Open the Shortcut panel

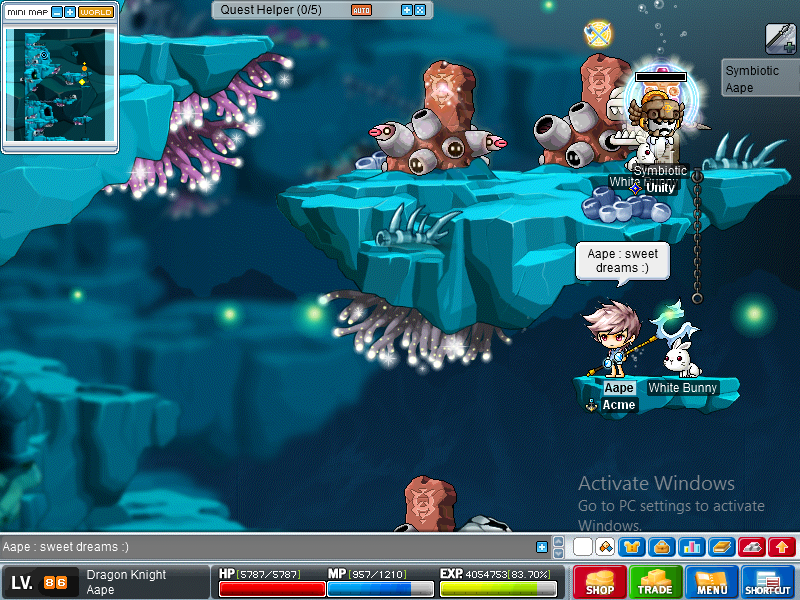(x=768, y=582)
